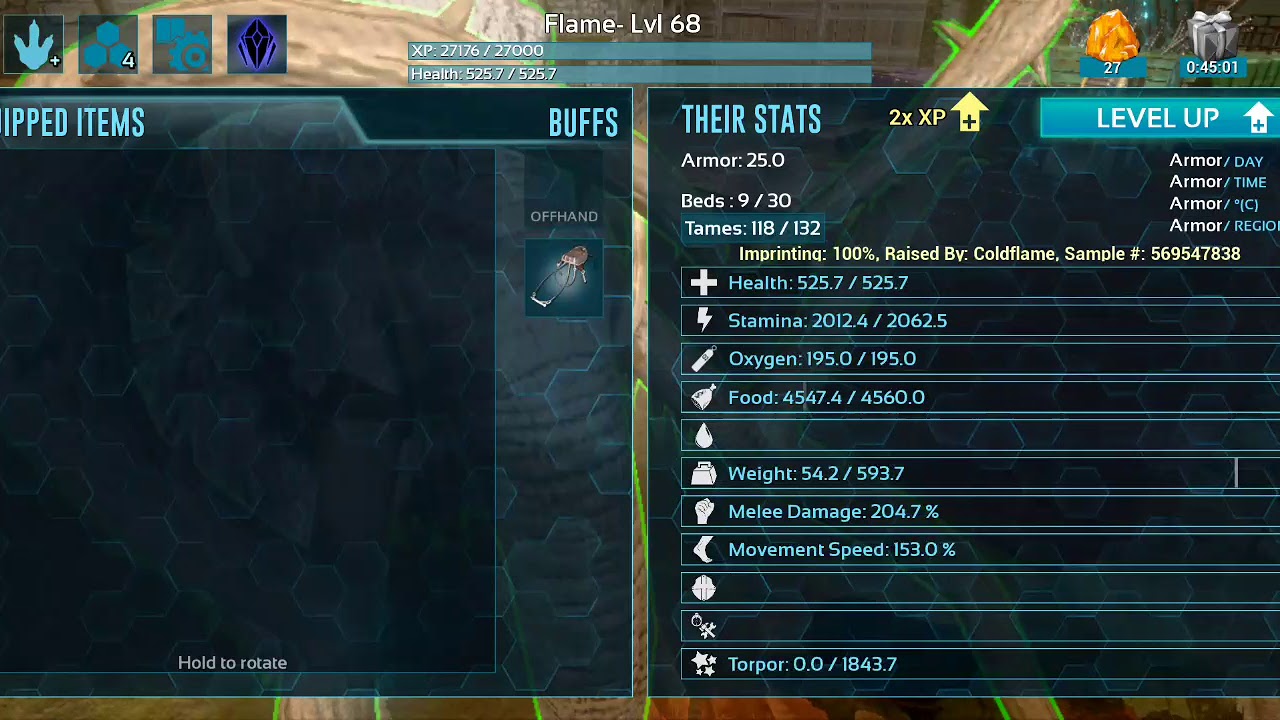Tap the LEVEL UP button
1280x720 pixels.
[1160, 118]
